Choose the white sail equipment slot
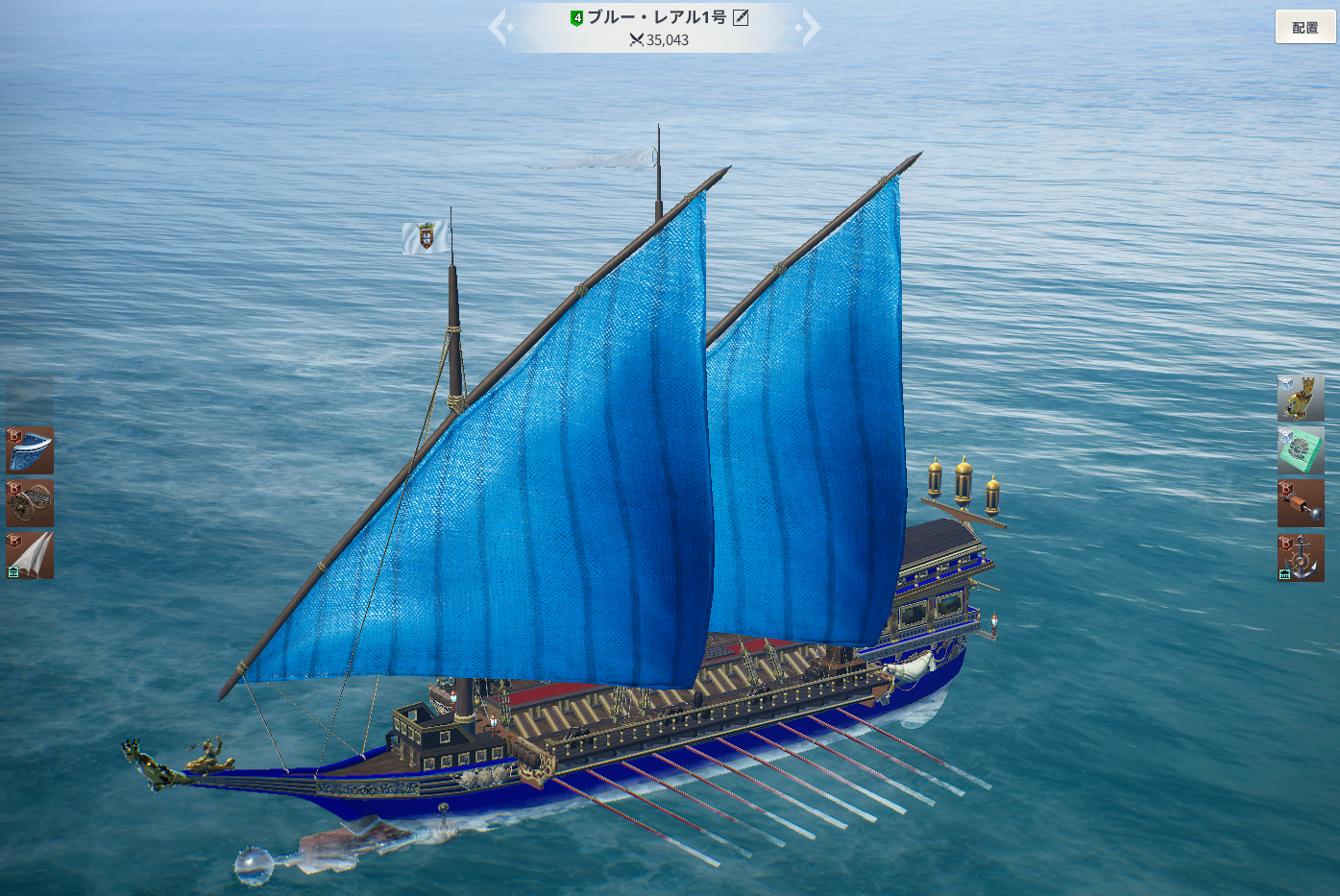 (30, 556)
